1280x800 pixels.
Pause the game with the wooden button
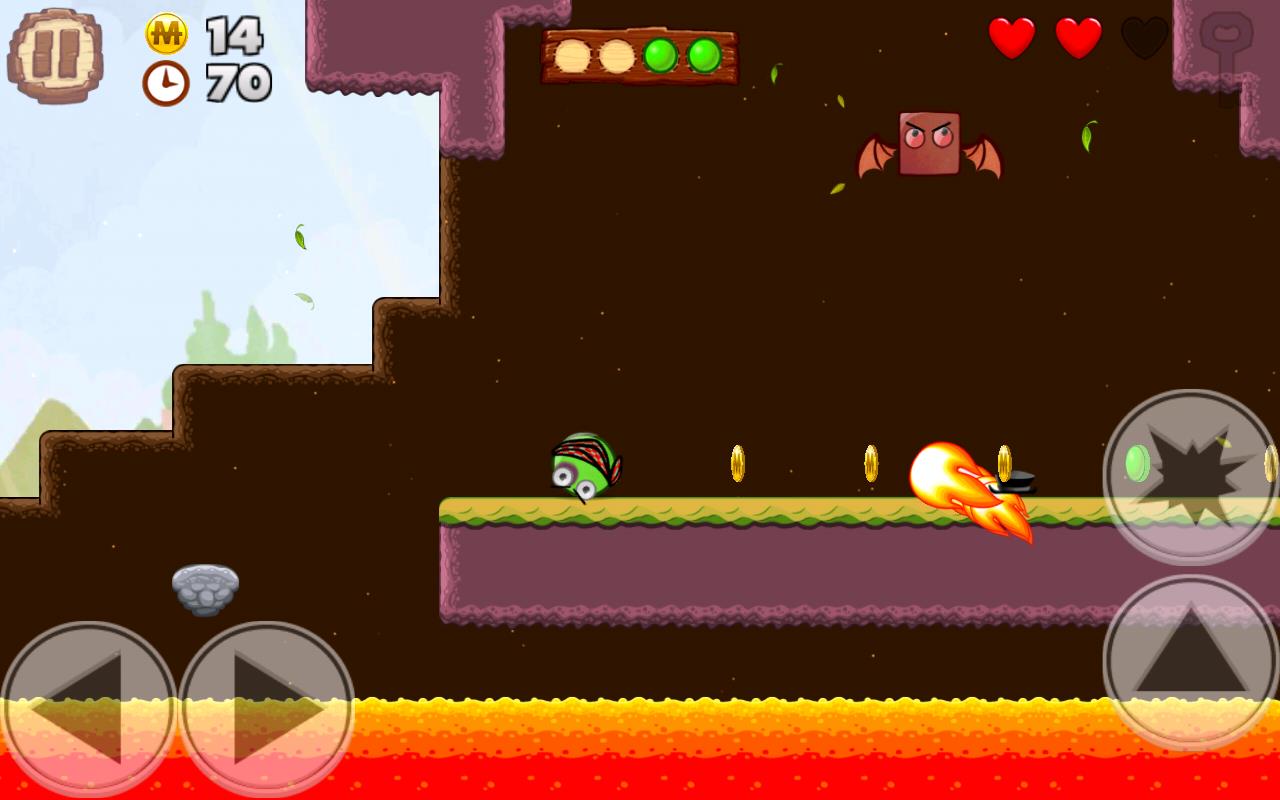tap(55, 55)
